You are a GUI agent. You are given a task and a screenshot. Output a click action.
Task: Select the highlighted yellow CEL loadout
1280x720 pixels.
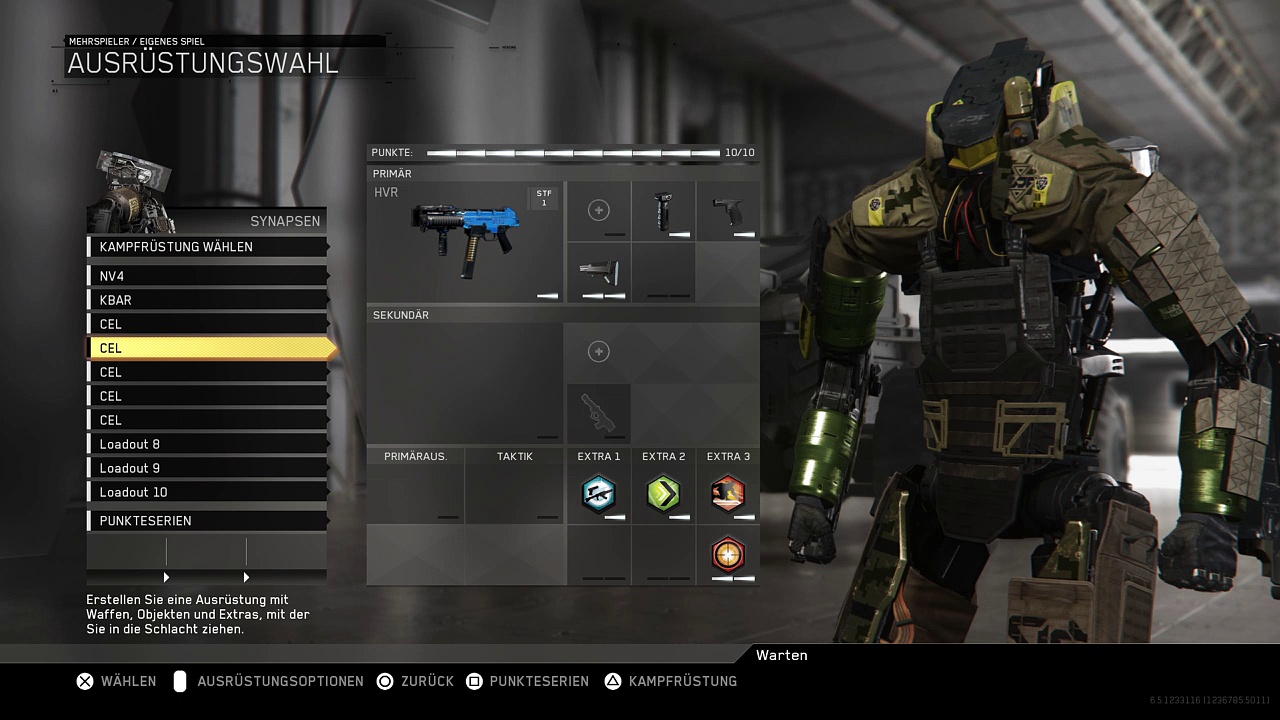click(x=208, y=348)
